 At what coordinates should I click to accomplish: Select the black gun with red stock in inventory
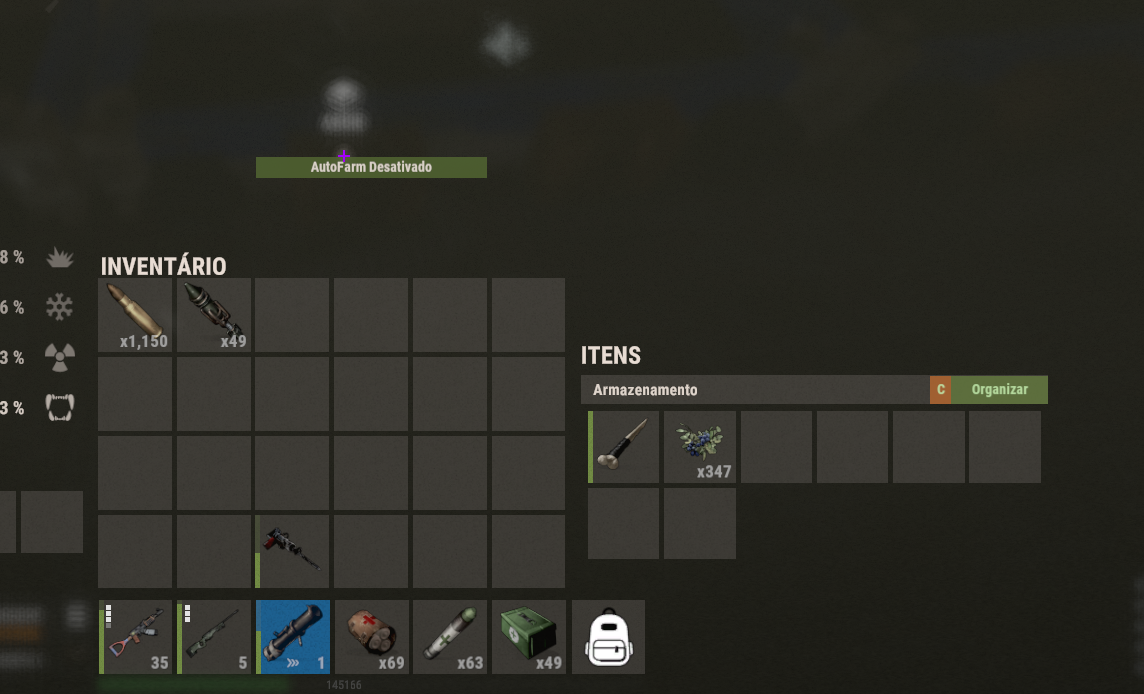point(292,551)
